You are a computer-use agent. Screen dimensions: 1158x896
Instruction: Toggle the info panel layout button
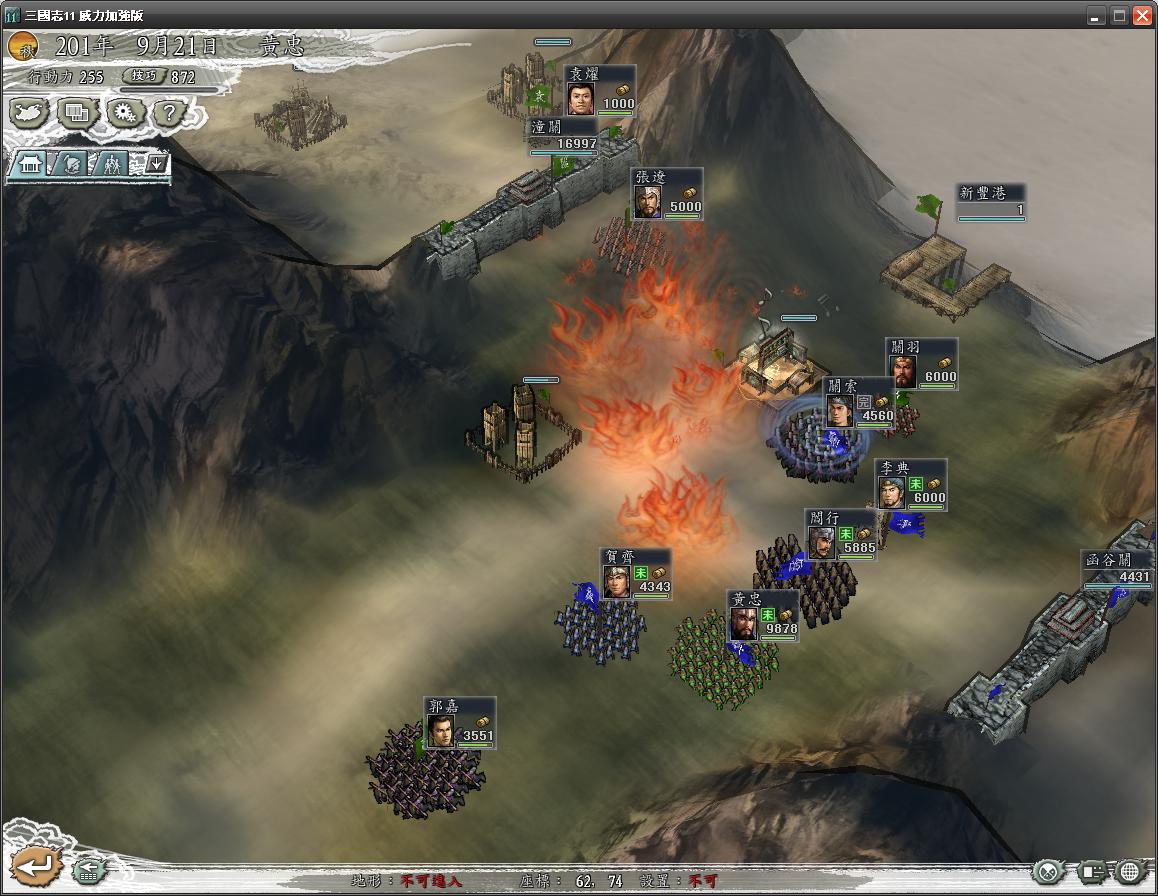1092,871
